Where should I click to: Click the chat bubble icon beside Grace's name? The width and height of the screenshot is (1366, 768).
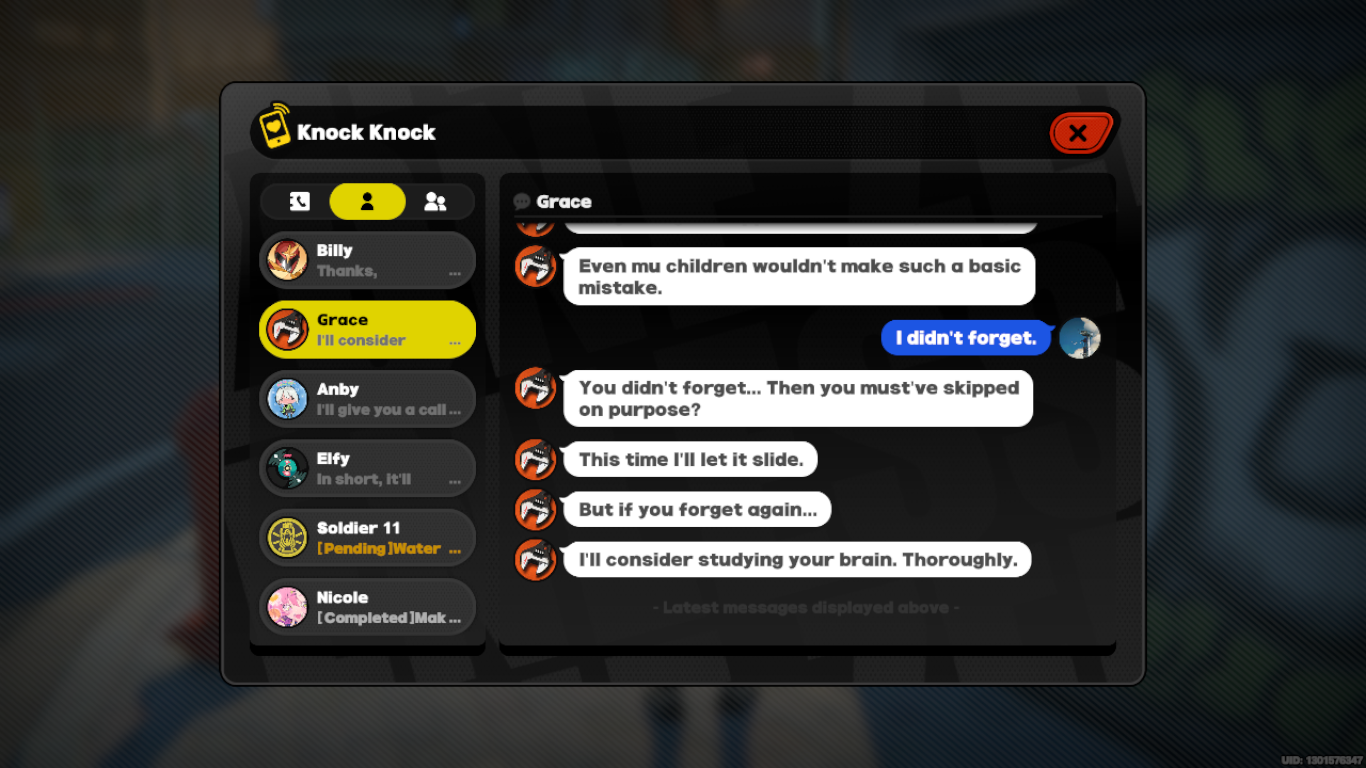click(x=518, y=201)
